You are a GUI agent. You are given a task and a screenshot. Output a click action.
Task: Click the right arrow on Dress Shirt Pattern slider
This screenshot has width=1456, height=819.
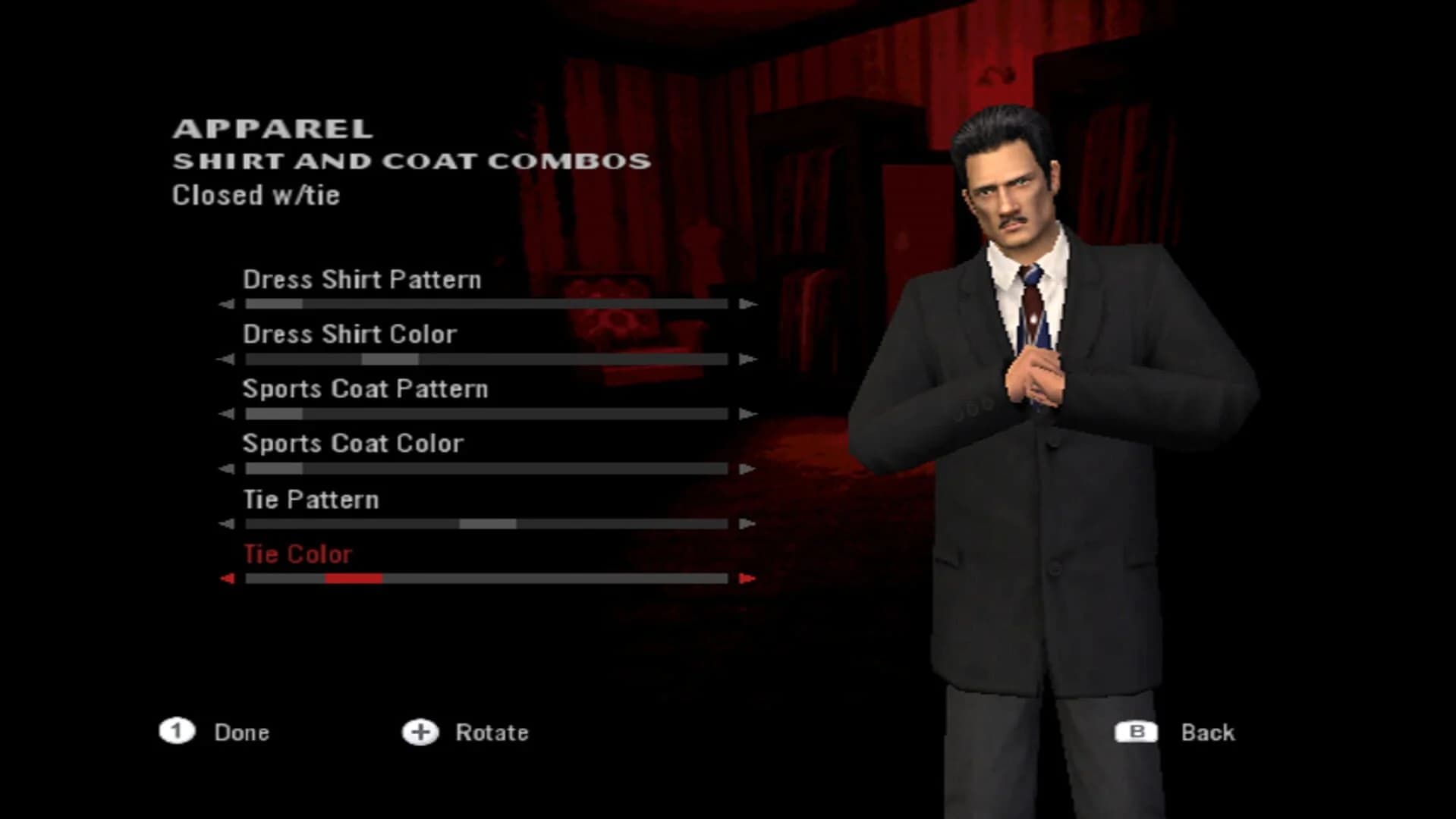(748, 303)
